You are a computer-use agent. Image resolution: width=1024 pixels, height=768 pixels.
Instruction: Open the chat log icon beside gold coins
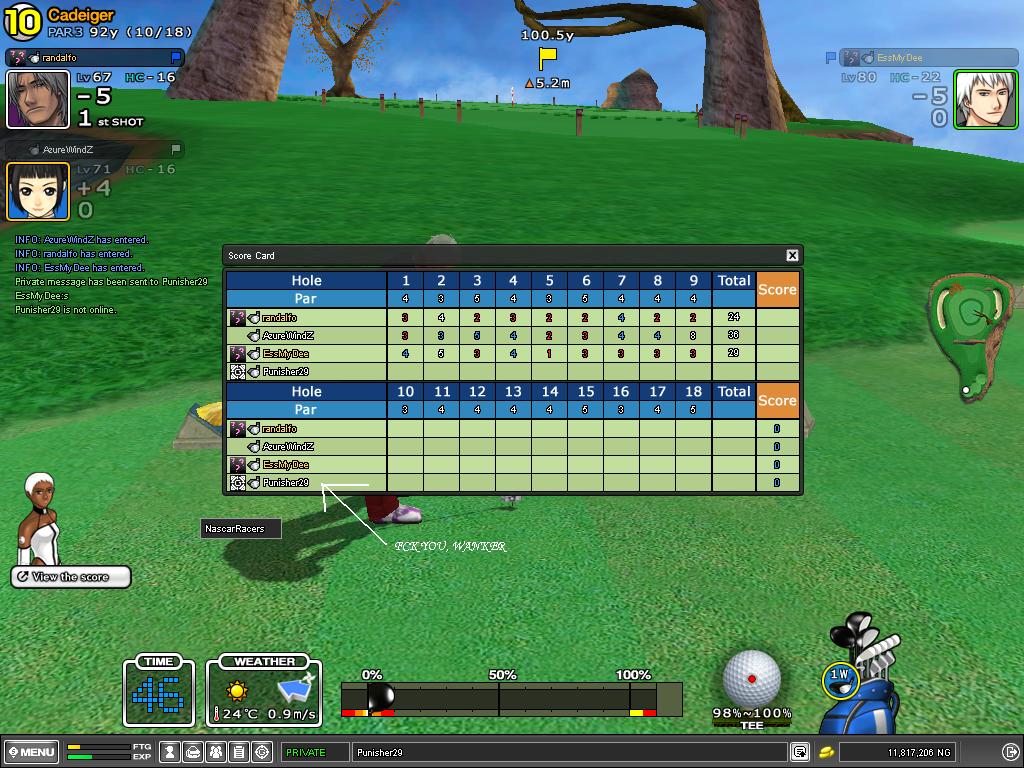click(x=801, y=752)
